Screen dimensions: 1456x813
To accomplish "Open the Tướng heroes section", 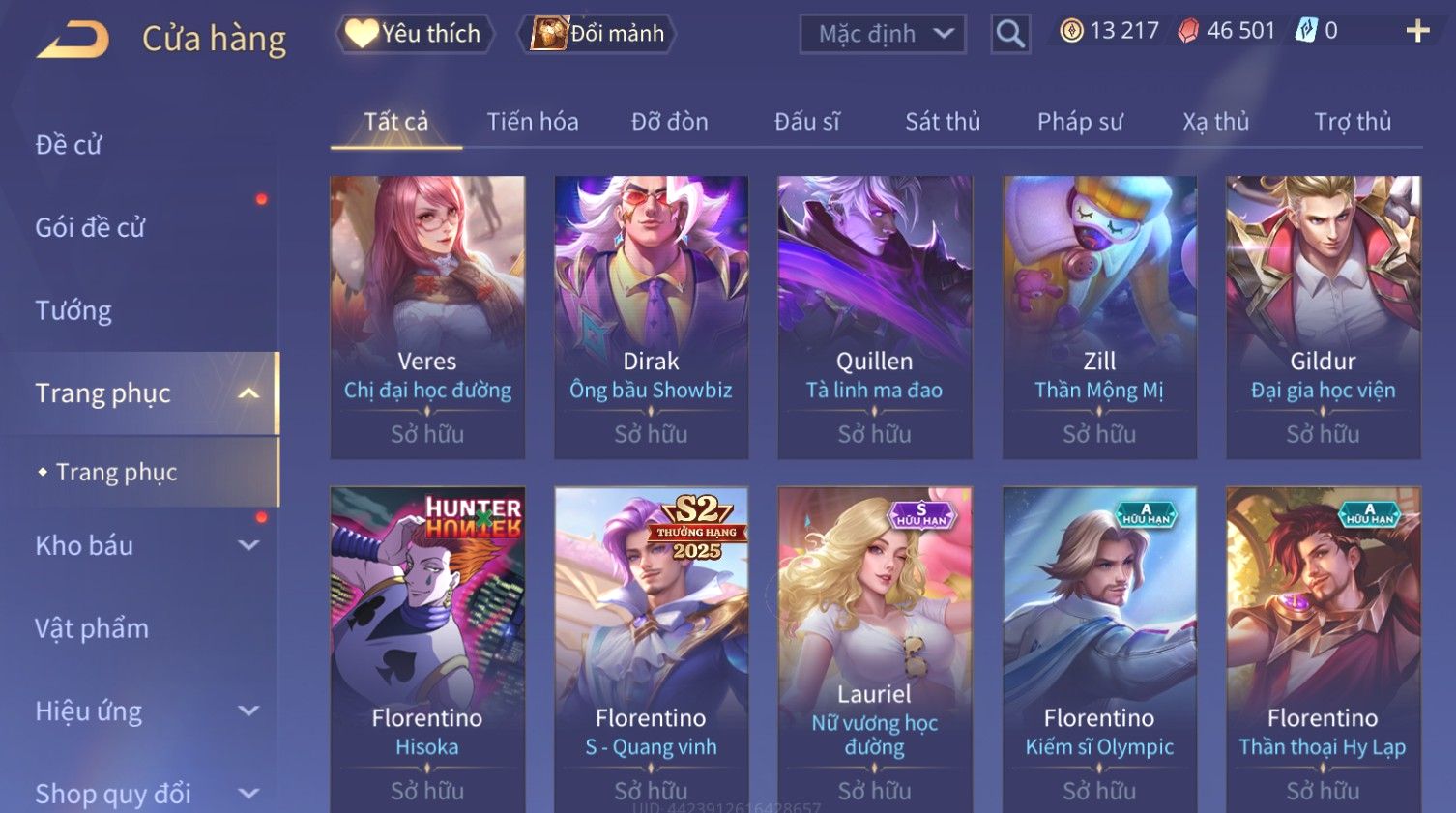I will pyautogui.click(x=73, y=310).
